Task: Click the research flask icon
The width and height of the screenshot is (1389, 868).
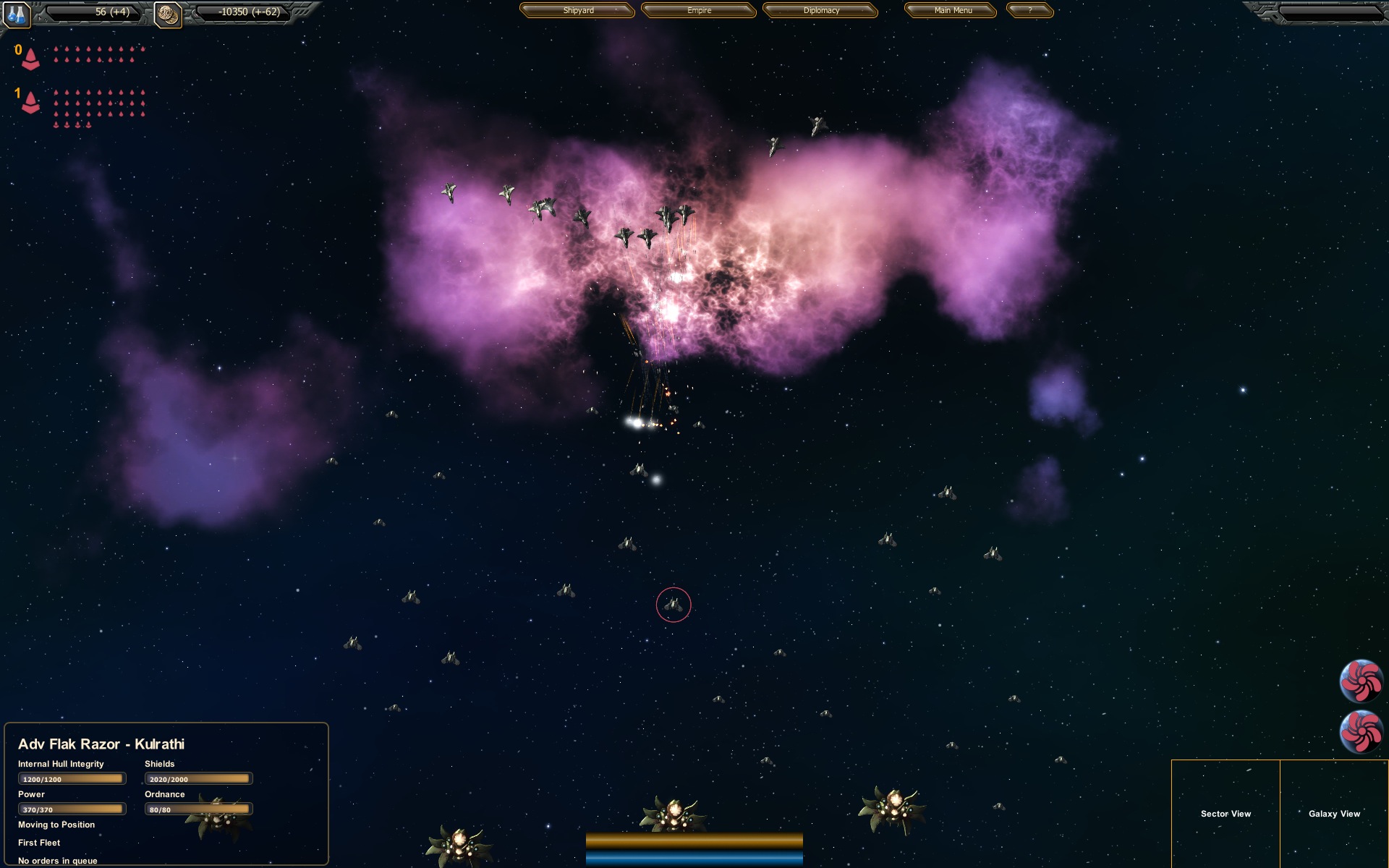Action: pyautogui.click(x=16, y=15)
